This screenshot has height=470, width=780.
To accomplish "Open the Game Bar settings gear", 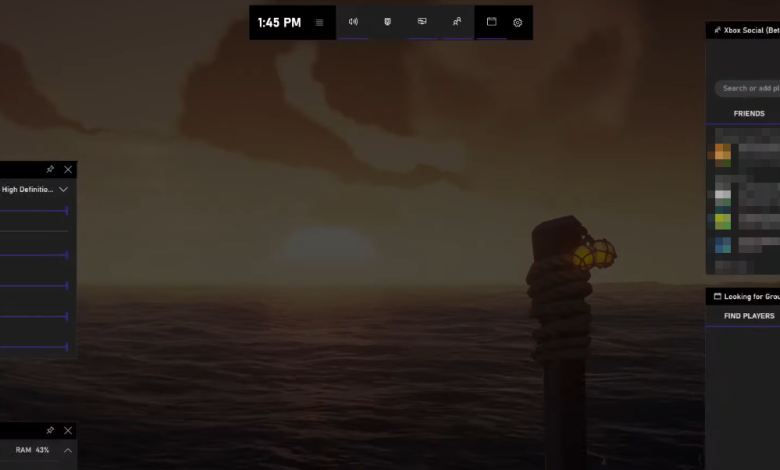I will [x=518, y=22].
